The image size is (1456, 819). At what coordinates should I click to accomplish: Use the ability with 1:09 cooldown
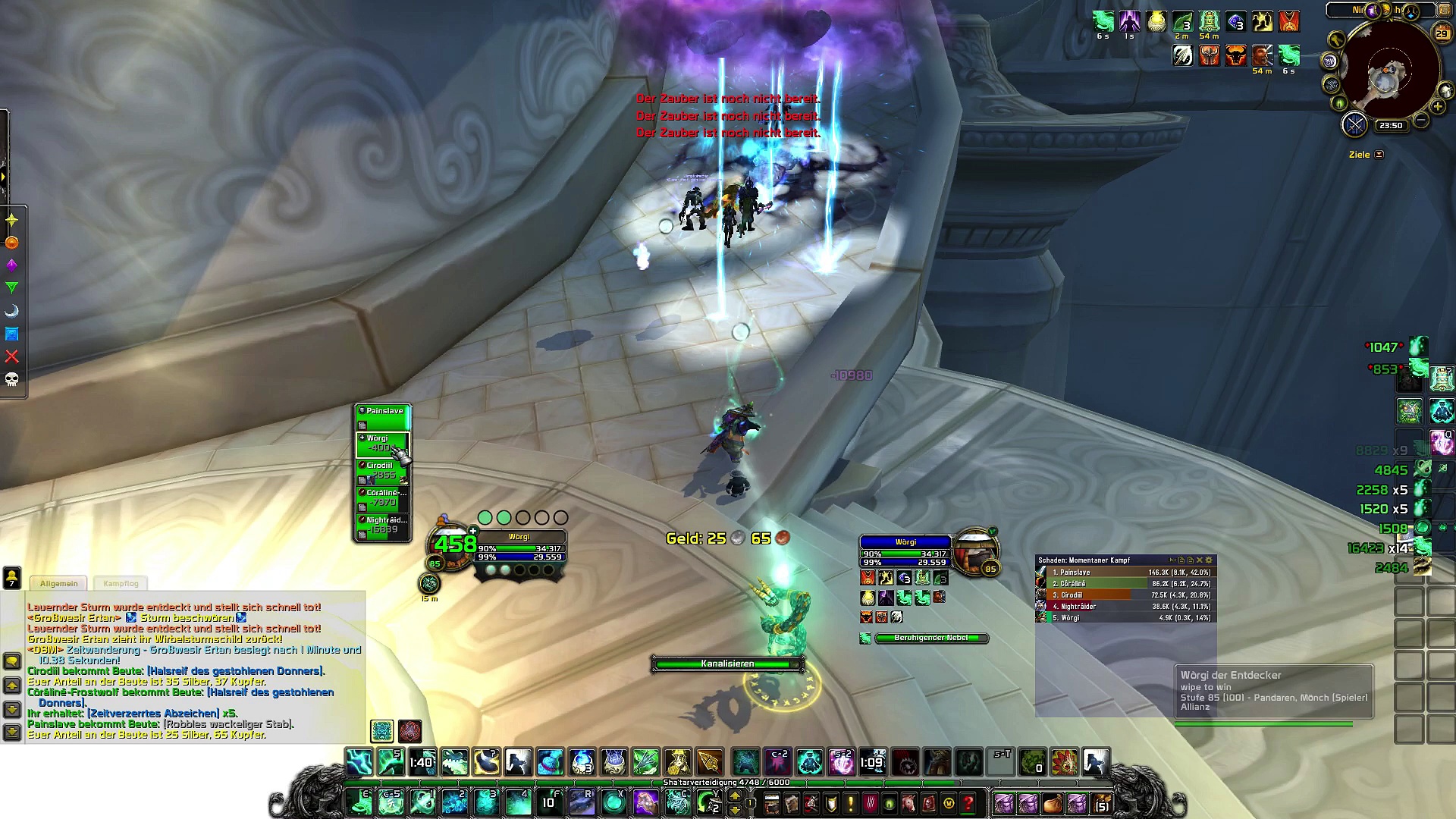point(872,762)
